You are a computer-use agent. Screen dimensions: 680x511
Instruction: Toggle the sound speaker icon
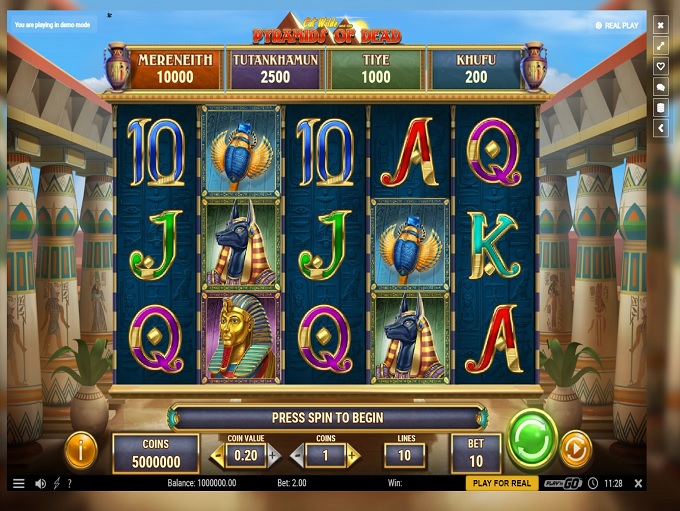41,483
